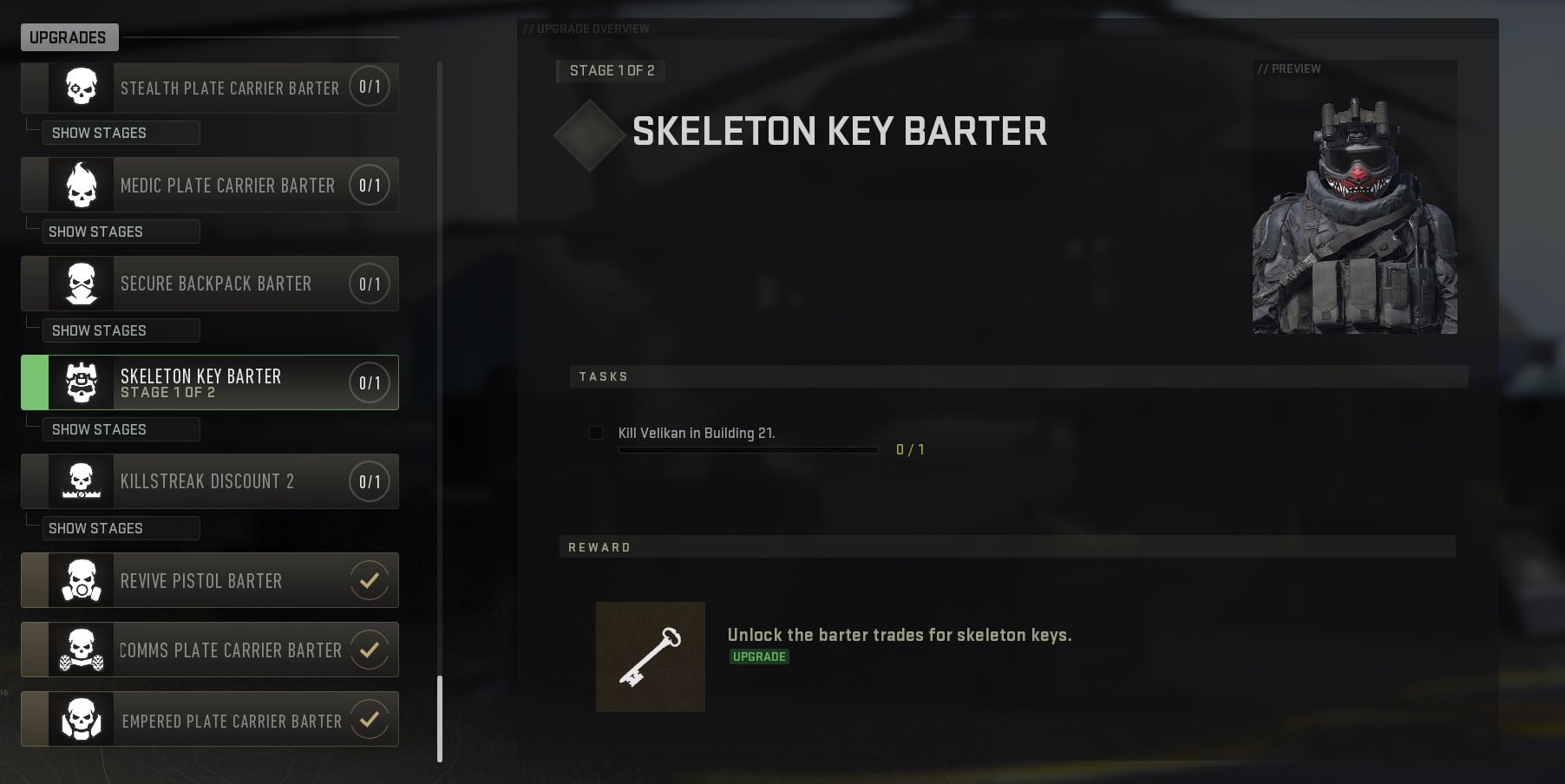This screenshot has width=1565, height=784.
Task: Select the Tempered Plate Carrier Barter entry
Action: (x=209, y=719)
